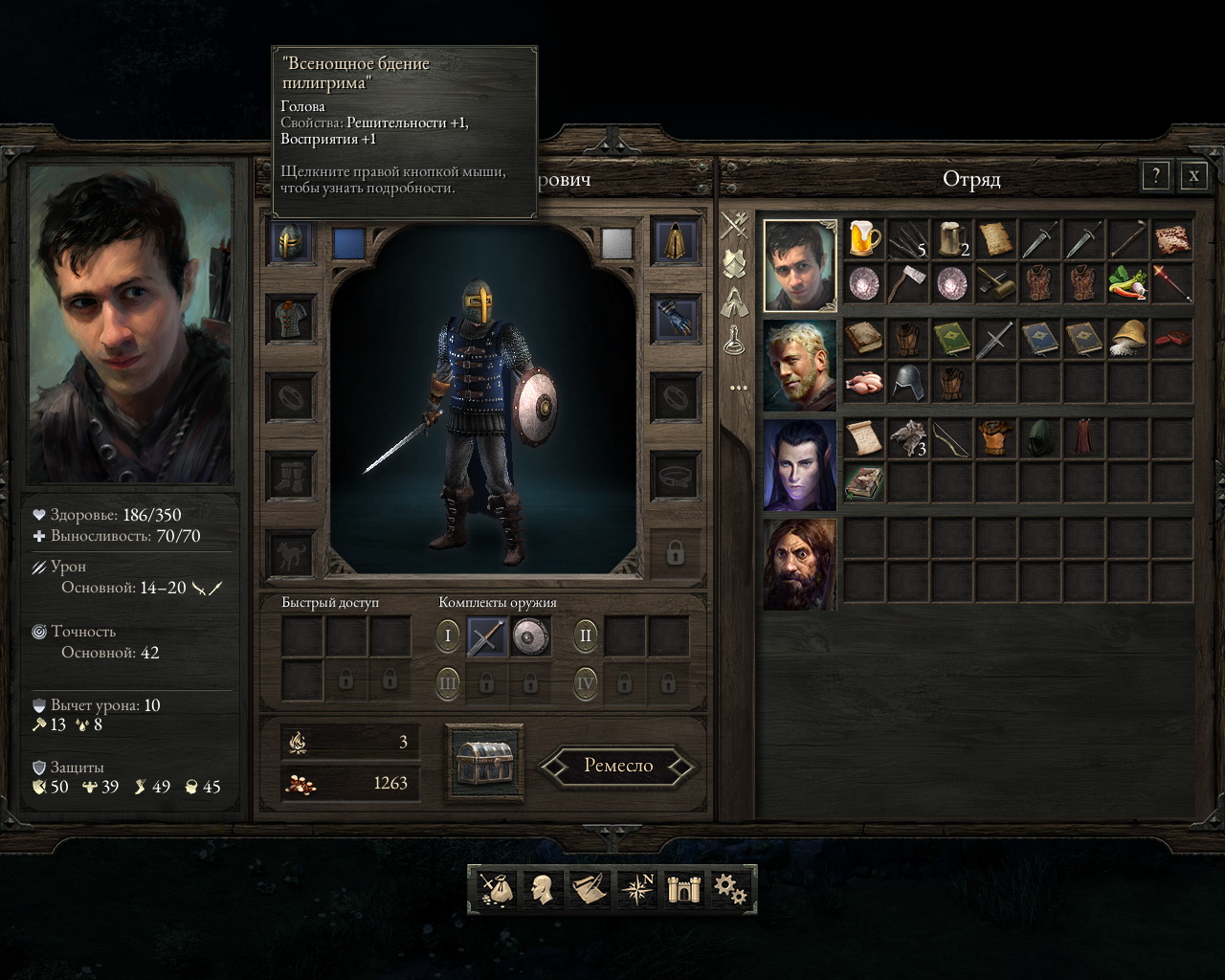Select the equipped gauntlets slot
This screenshot has width=1225, height=980.
675,319
